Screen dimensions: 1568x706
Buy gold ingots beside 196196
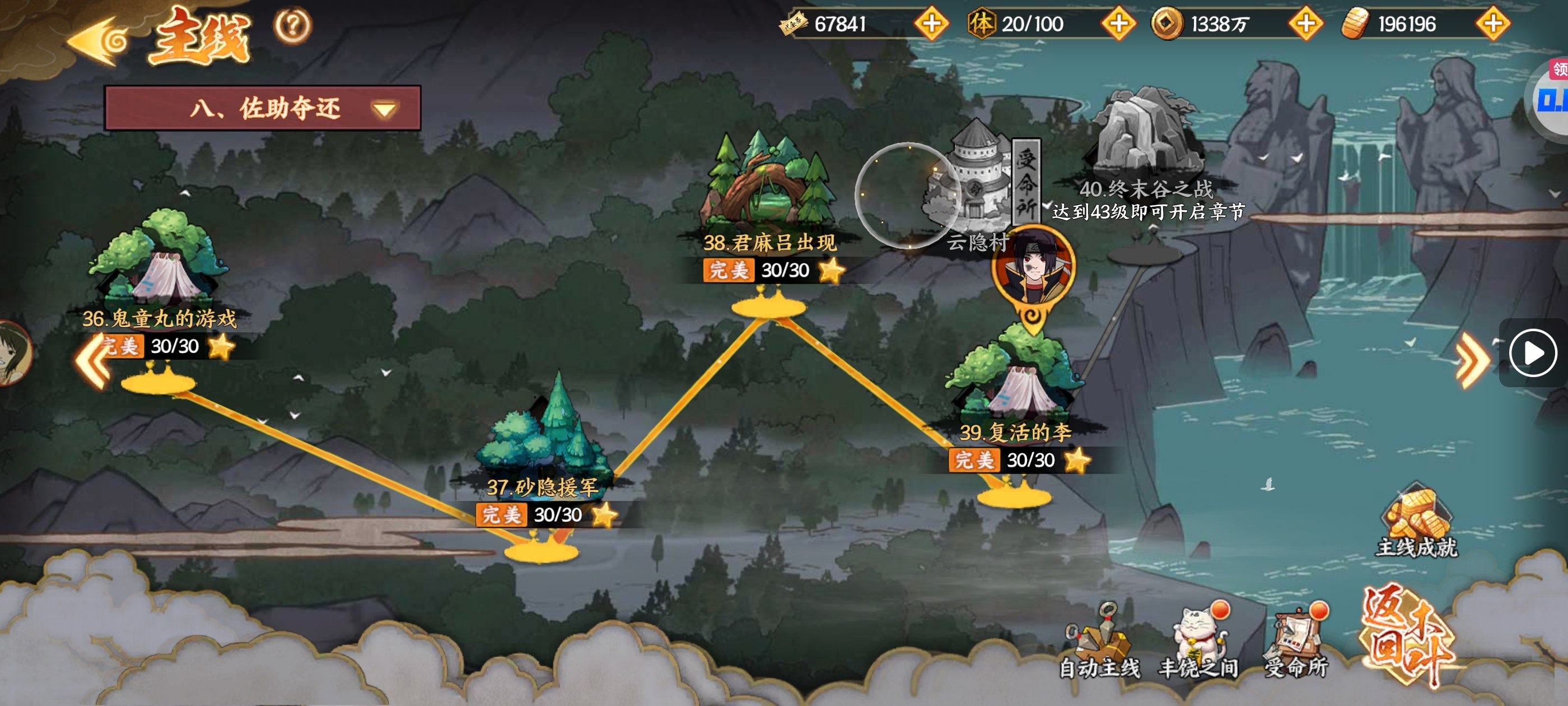[1492, 24]
